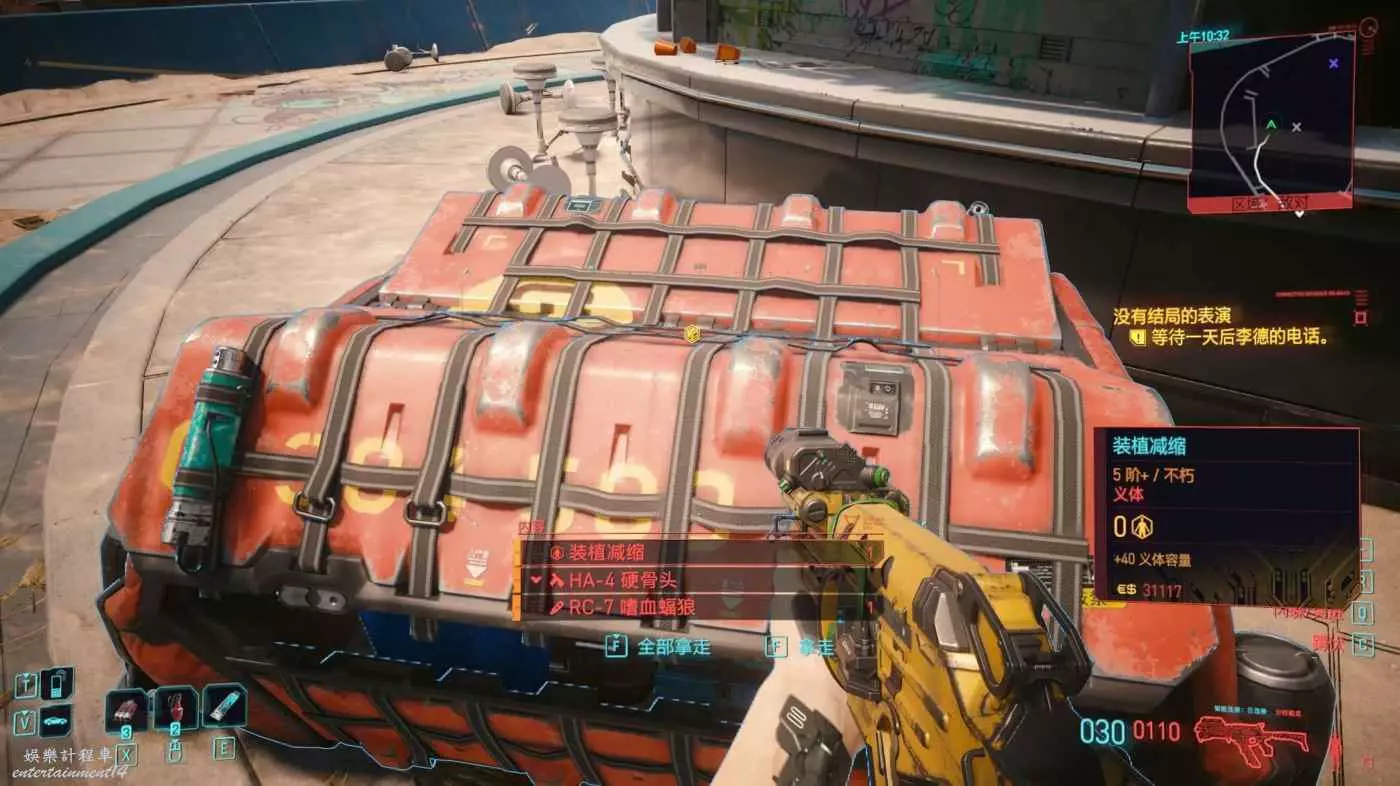
Task: Select the 装植减缩 loot entry
Action: click(x=690, y=551)
